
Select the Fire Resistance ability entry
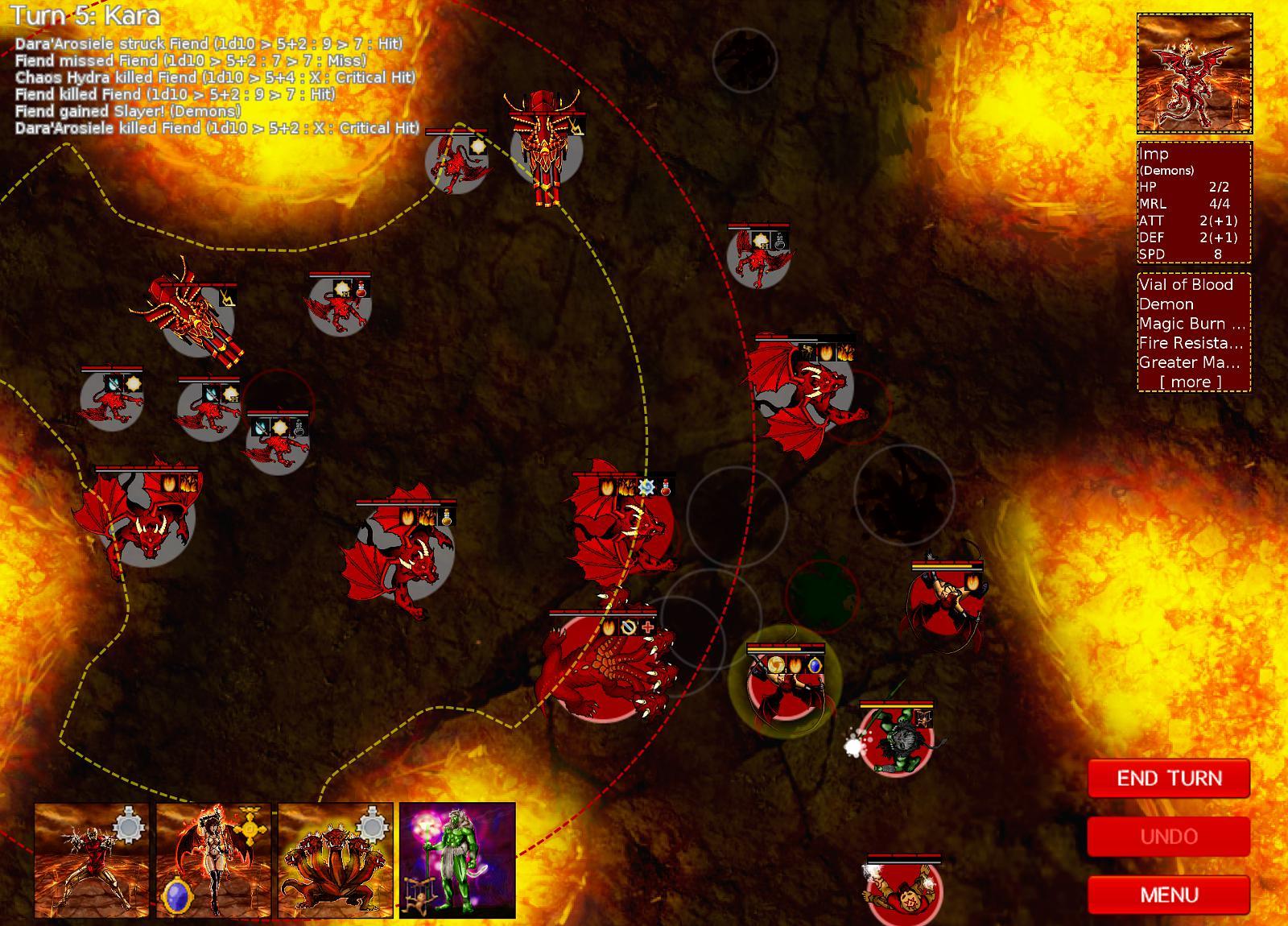pos(1190,344)
